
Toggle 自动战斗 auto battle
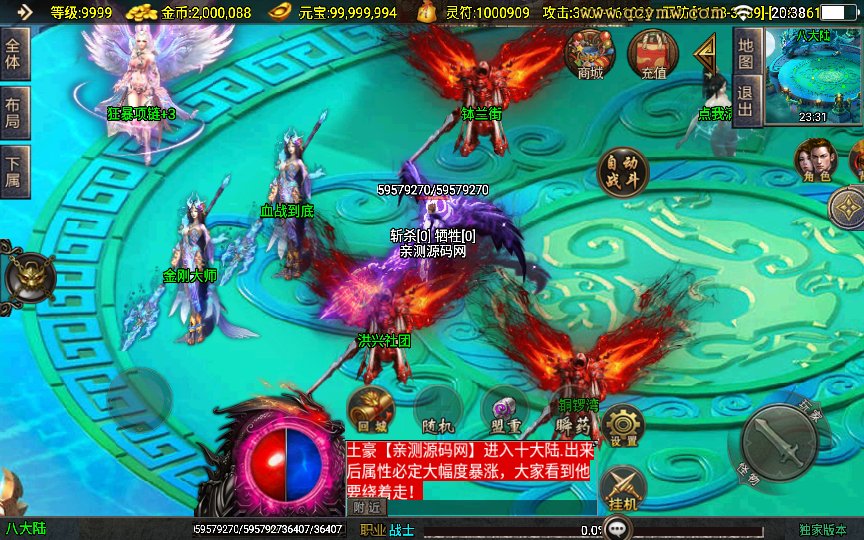(622, 174)
